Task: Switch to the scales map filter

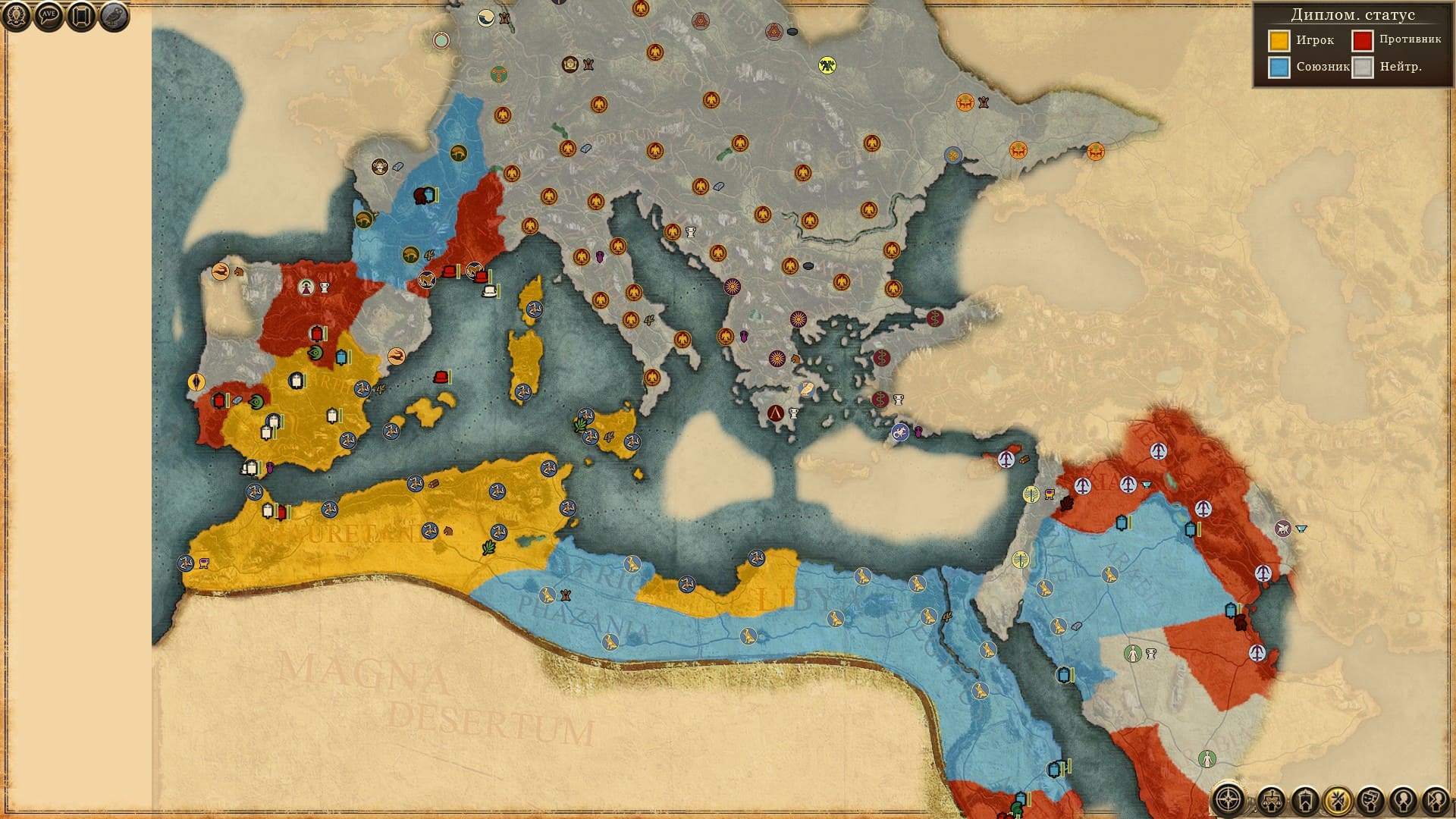Action: point(1272,800)
